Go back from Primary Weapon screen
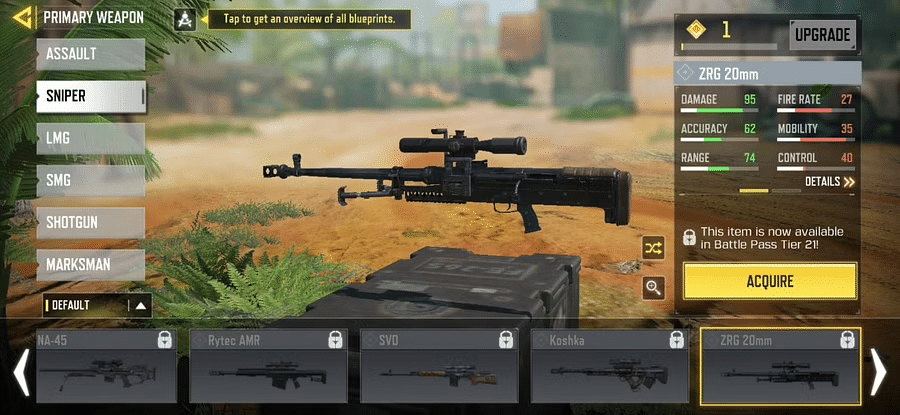 (x=20, y=17)
